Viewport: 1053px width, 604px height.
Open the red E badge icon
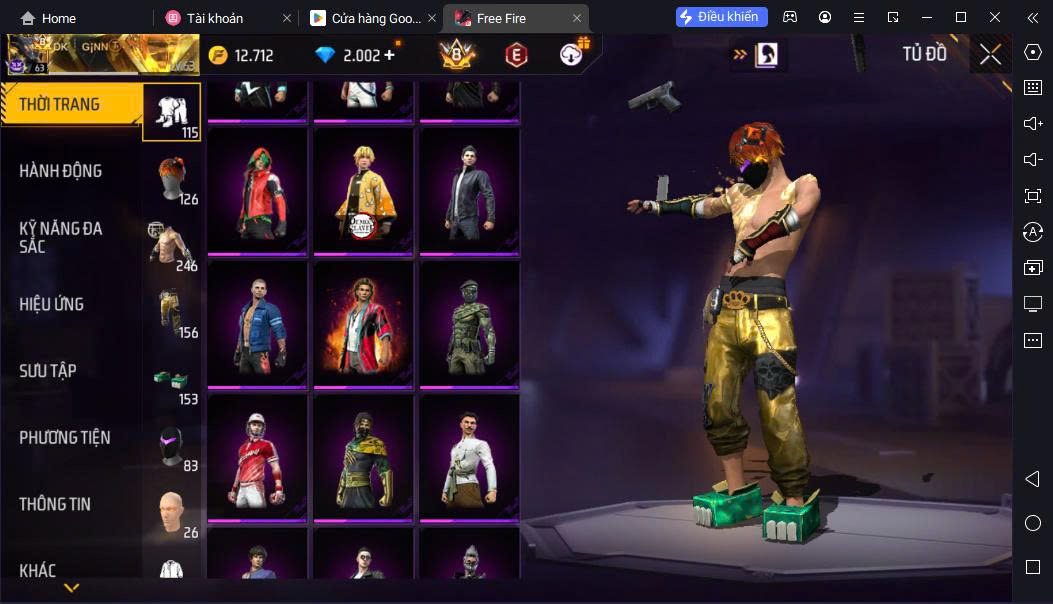516,55
